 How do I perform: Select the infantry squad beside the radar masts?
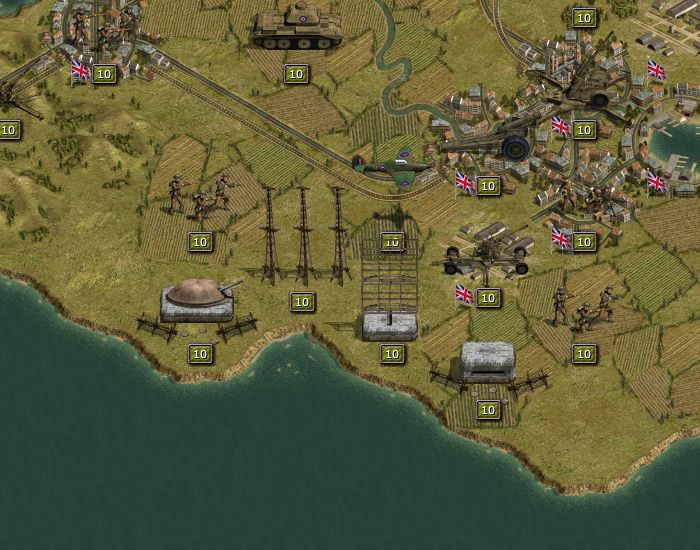pos(199,198)
